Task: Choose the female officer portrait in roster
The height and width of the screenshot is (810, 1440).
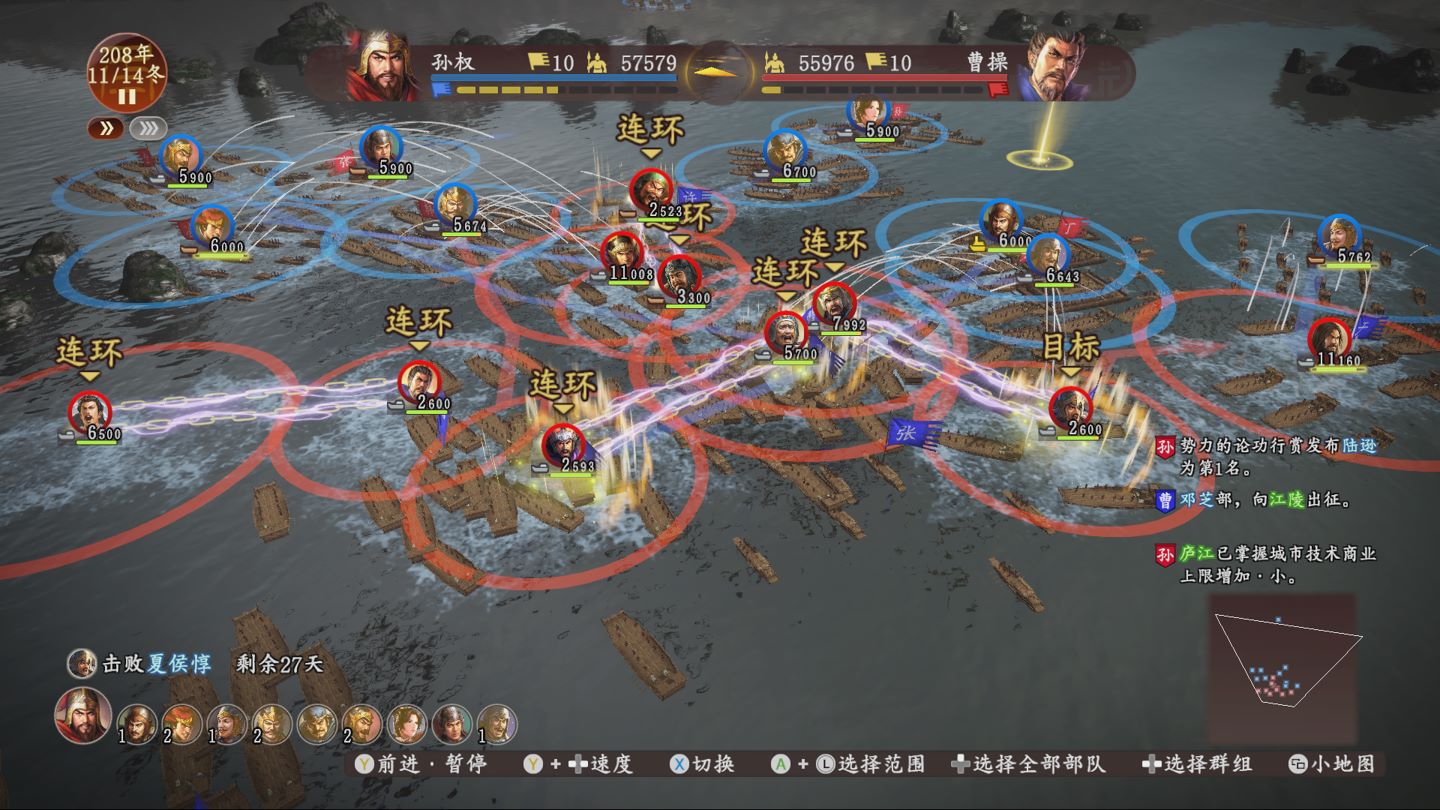Action: 408,724
